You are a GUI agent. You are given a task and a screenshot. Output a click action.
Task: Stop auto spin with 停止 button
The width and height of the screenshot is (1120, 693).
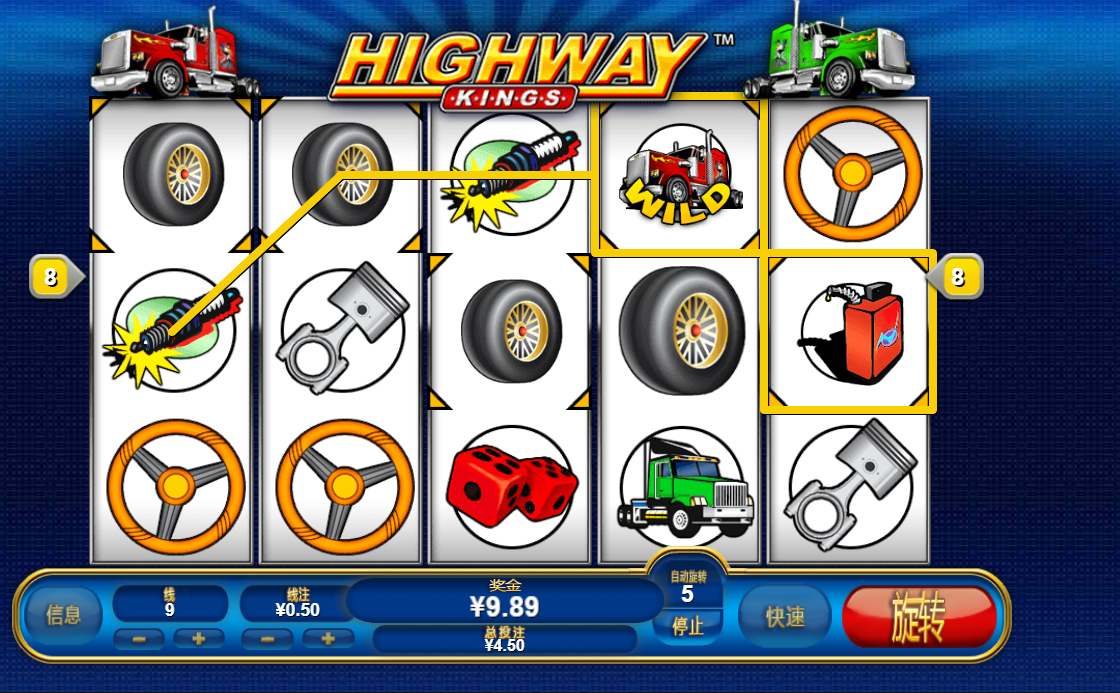[x=687, y=627]
